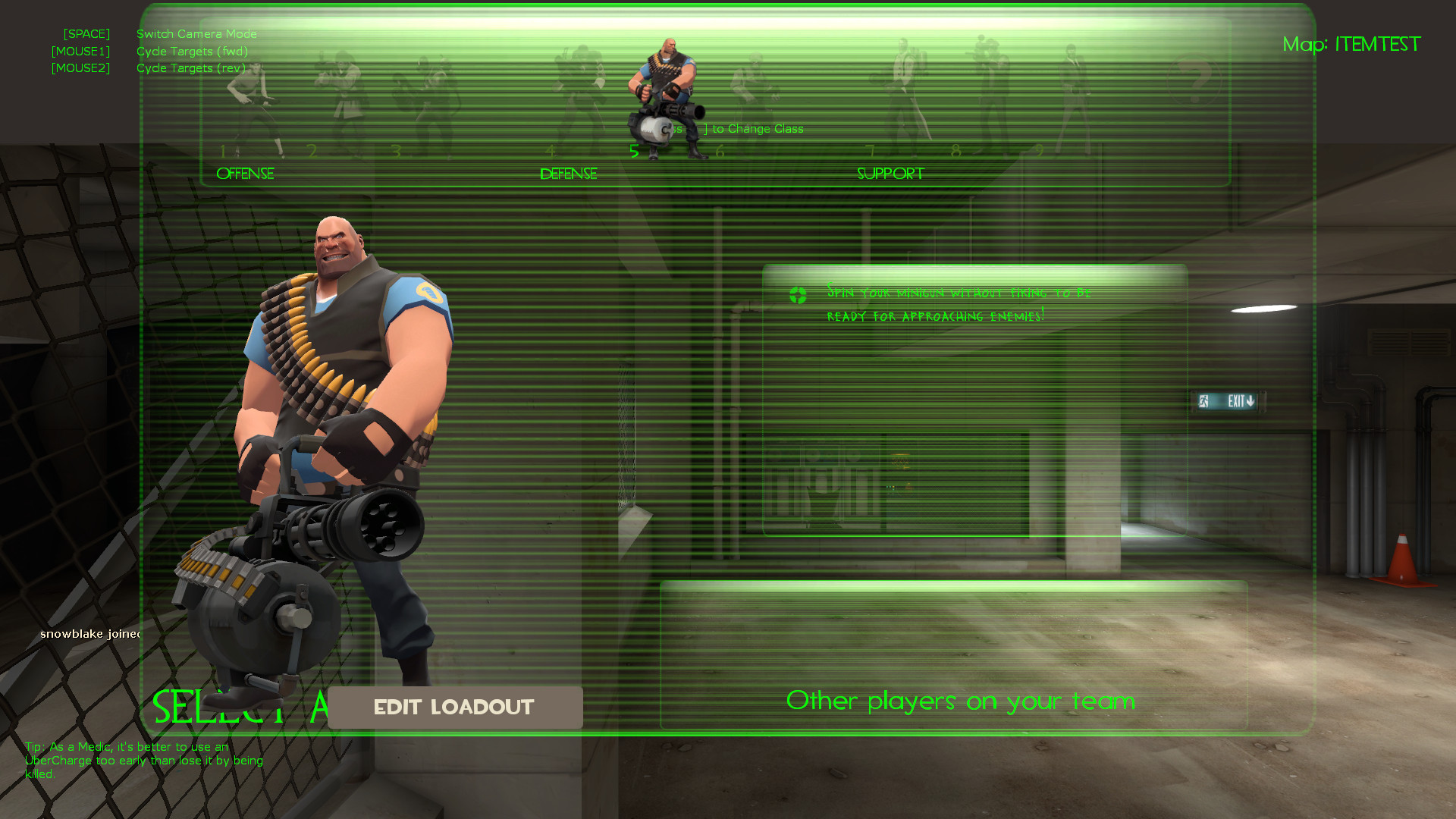Select the Scout class portrait
This screenshot has width=1456, height=819.
pos(250,99)
